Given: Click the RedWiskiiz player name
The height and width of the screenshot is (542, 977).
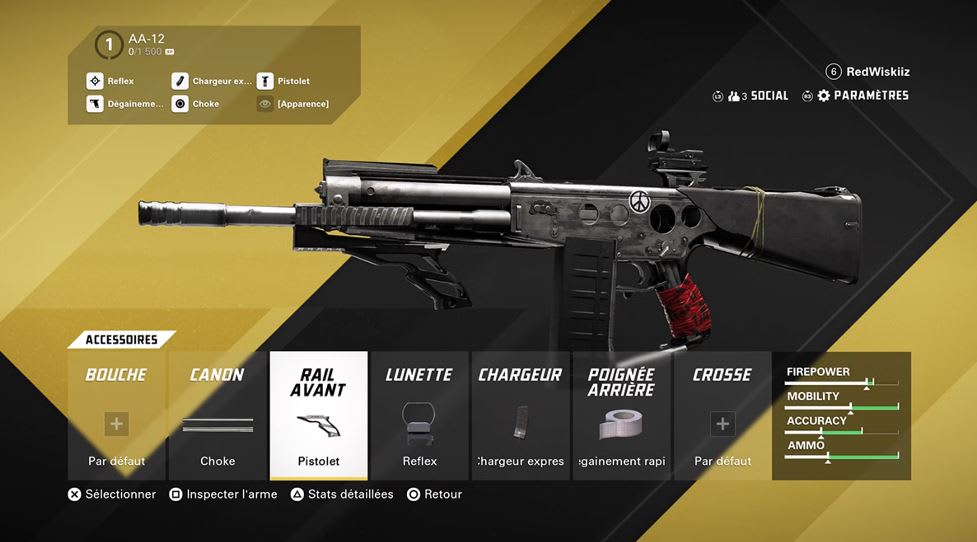Looking at the screenshot, I should tap(877, 72).
